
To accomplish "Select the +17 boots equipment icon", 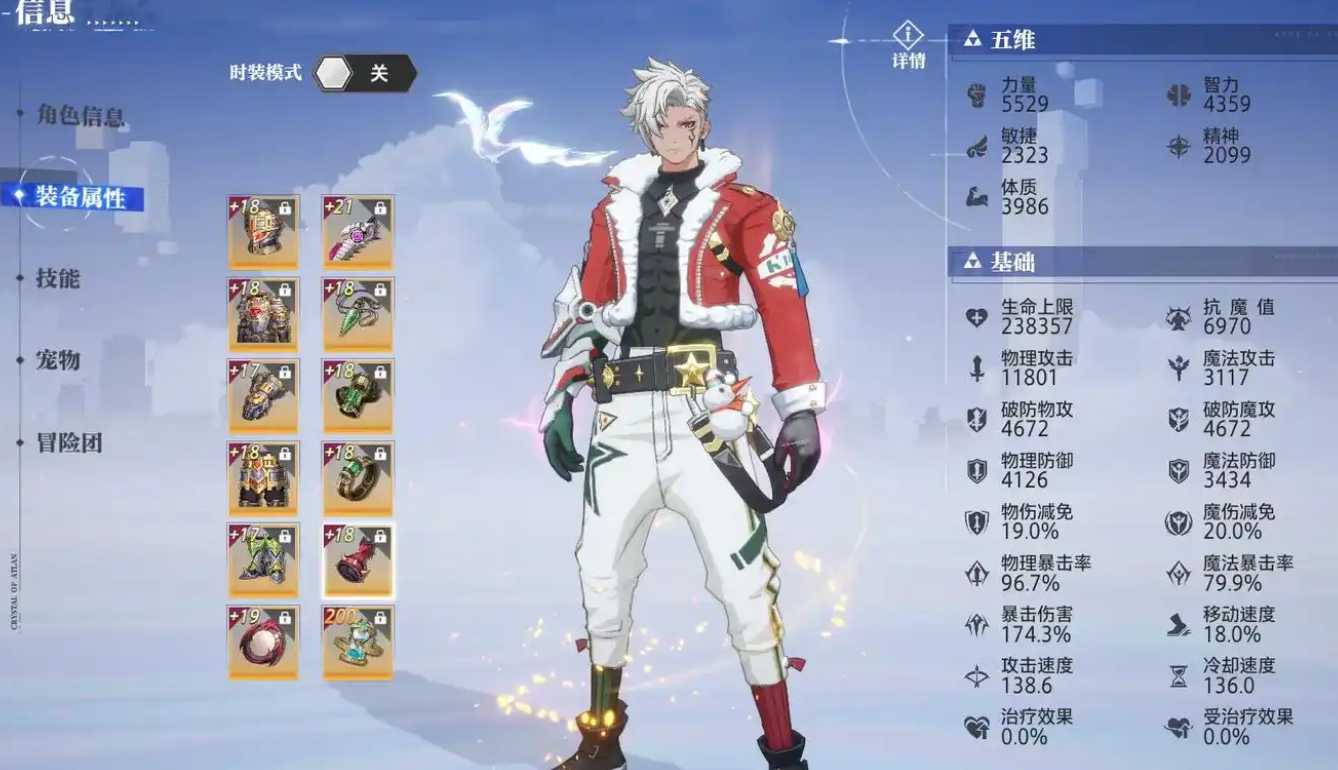I will (263, 558).
